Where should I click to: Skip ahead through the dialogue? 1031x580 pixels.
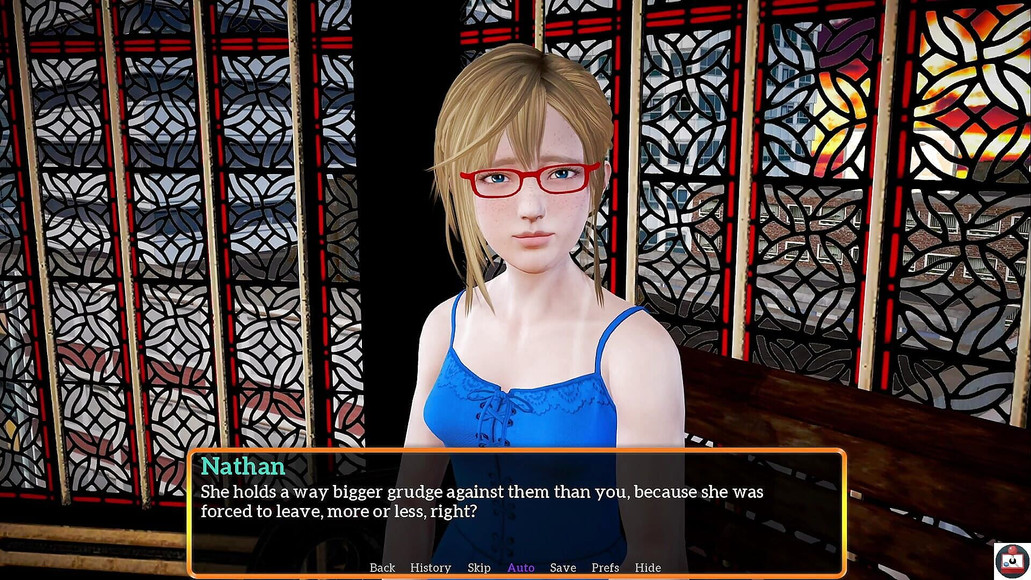pyautogui.click(x=479, y=568)
